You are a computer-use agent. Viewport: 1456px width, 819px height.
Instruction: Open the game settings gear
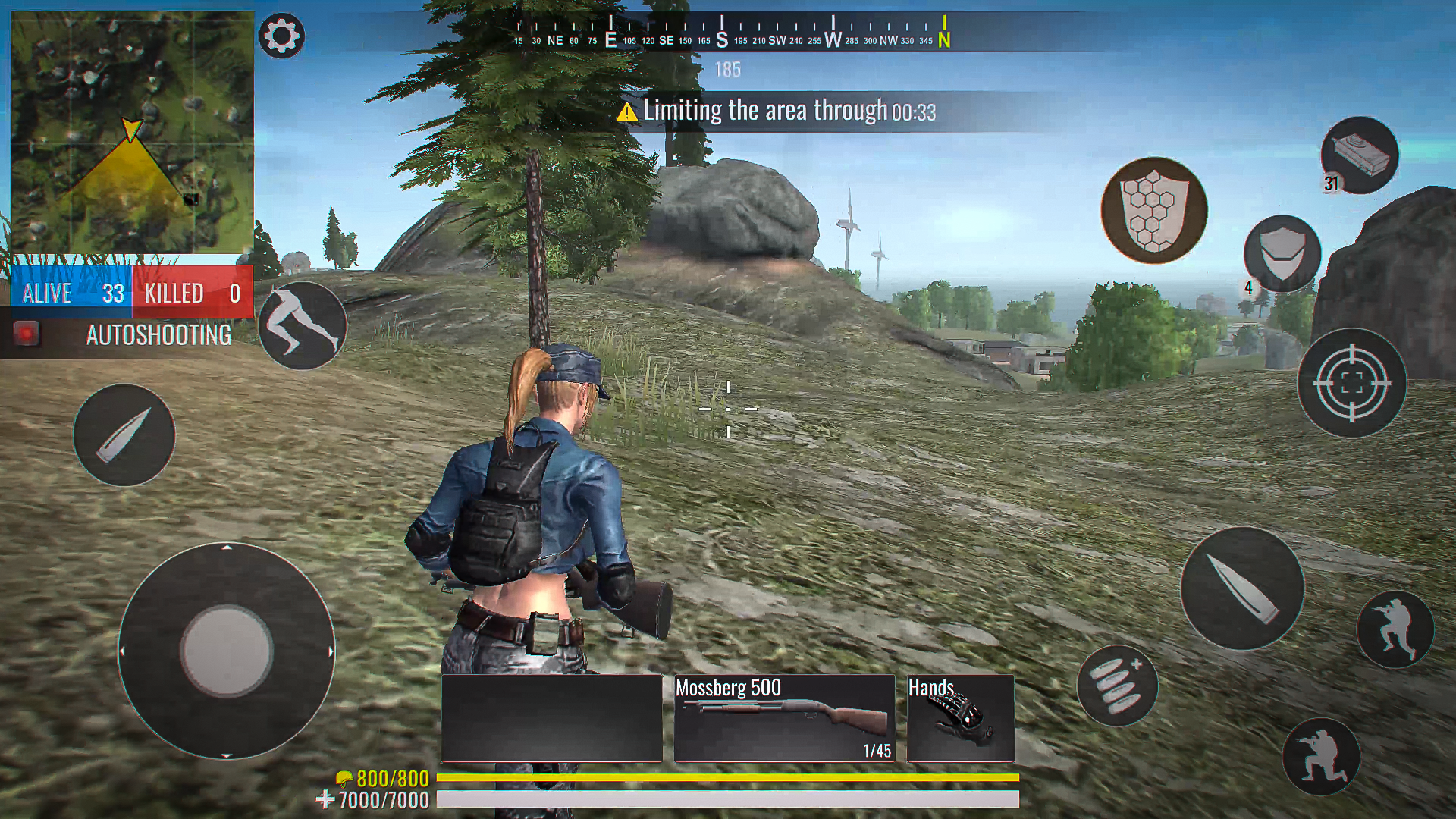tap(281, 35)
